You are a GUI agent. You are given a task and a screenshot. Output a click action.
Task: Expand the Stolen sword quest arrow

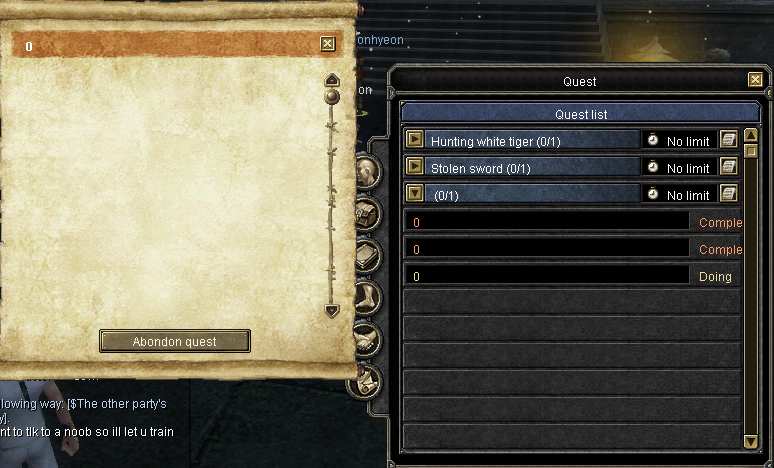[415, 166]
